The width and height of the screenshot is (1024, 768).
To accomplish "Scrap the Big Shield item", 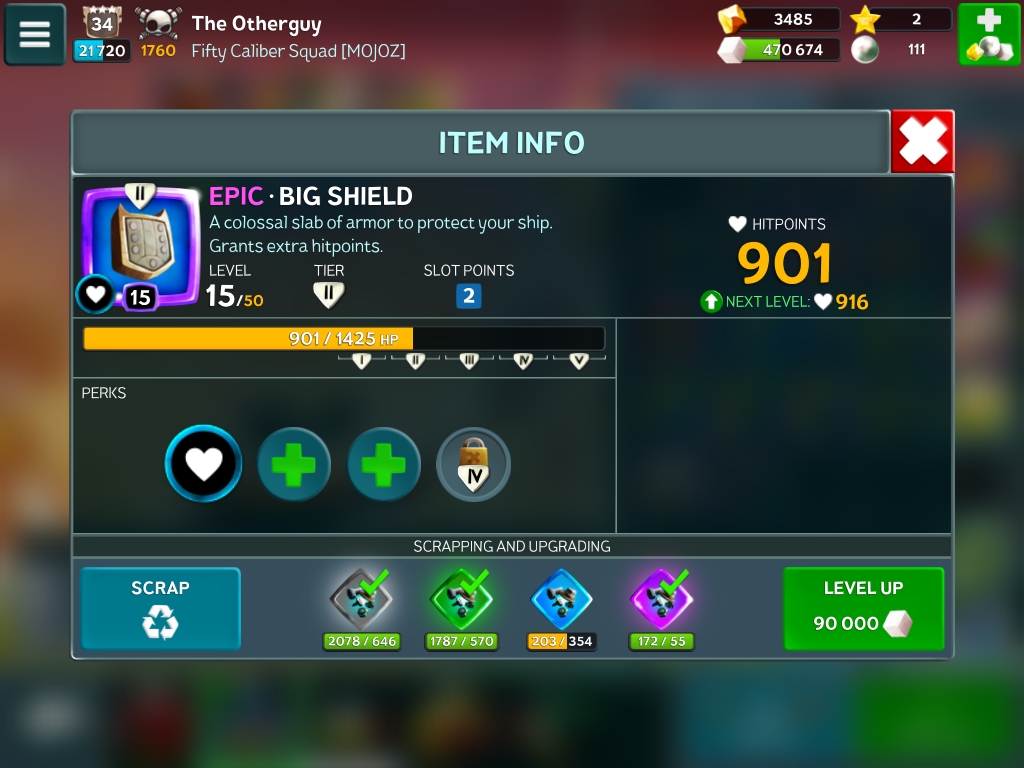I will [160, 608].
